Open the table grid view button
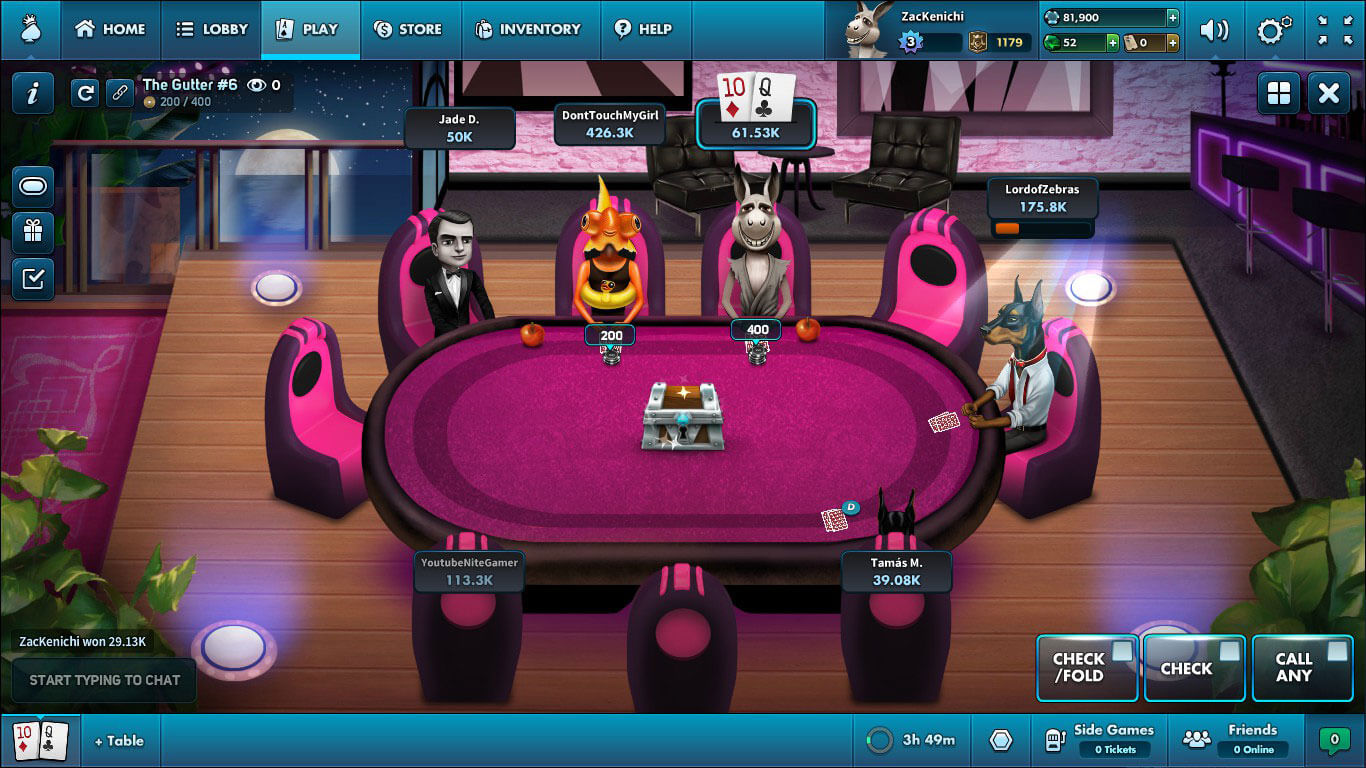The image size is (1366, 768). pos(1279,94)
